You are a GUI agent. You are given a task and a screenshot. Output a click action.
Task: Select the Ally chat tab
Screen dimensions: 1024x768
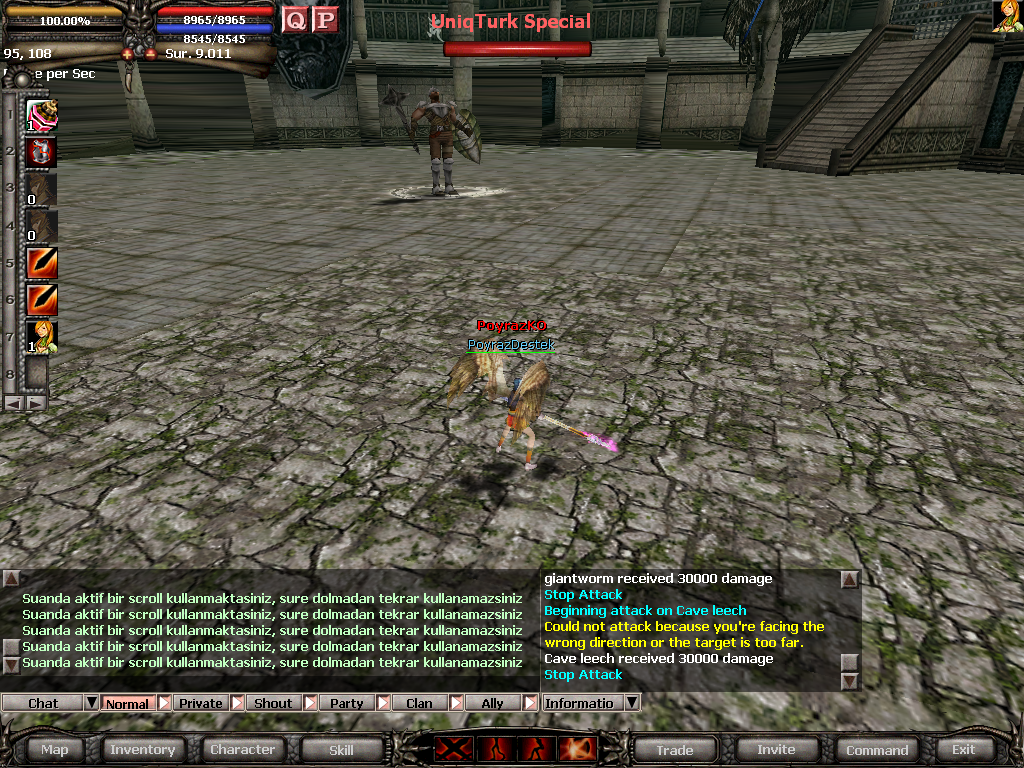pos(492,703)
